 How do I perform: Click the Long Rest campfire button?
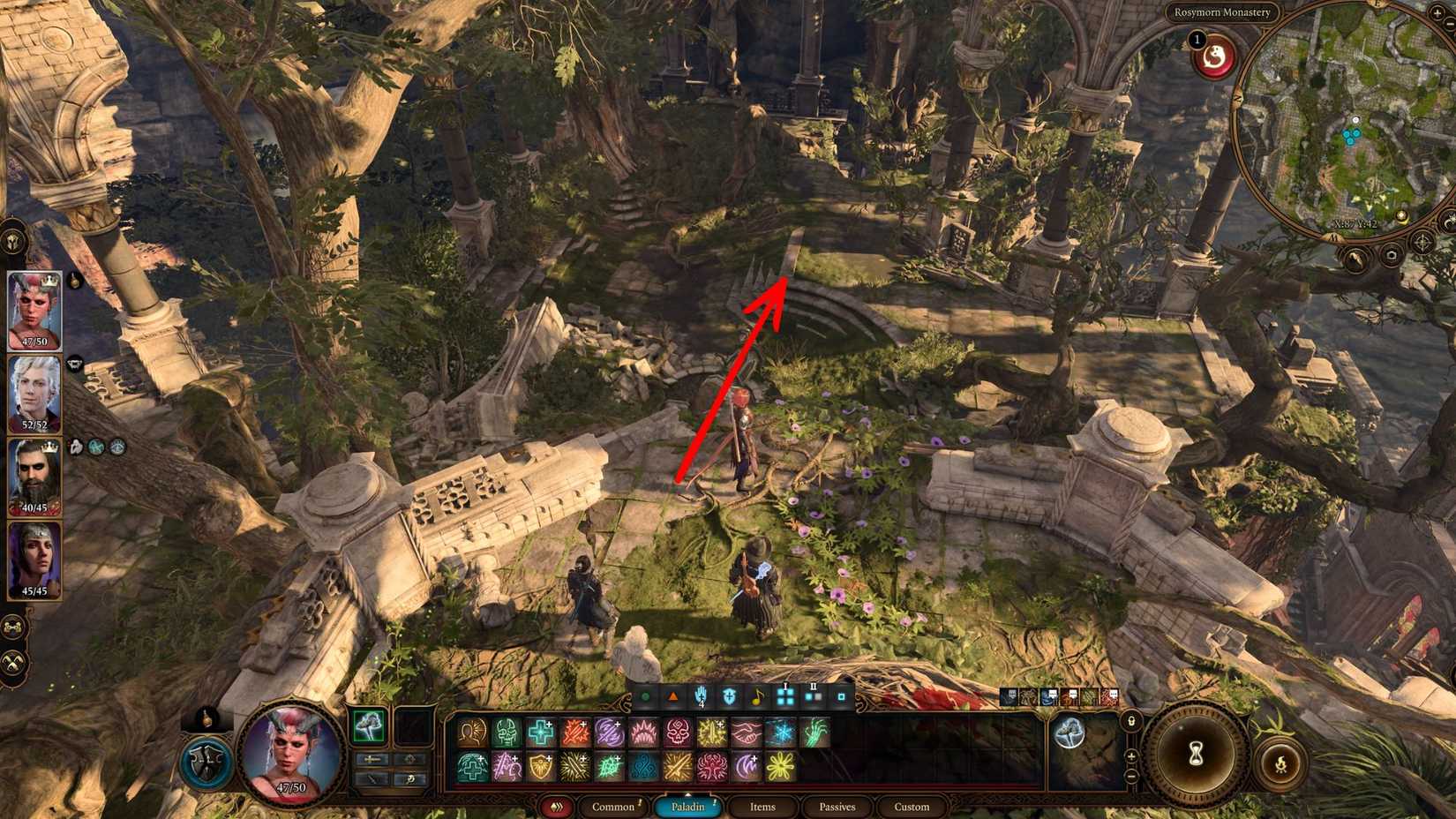(x=1281, y=764)
